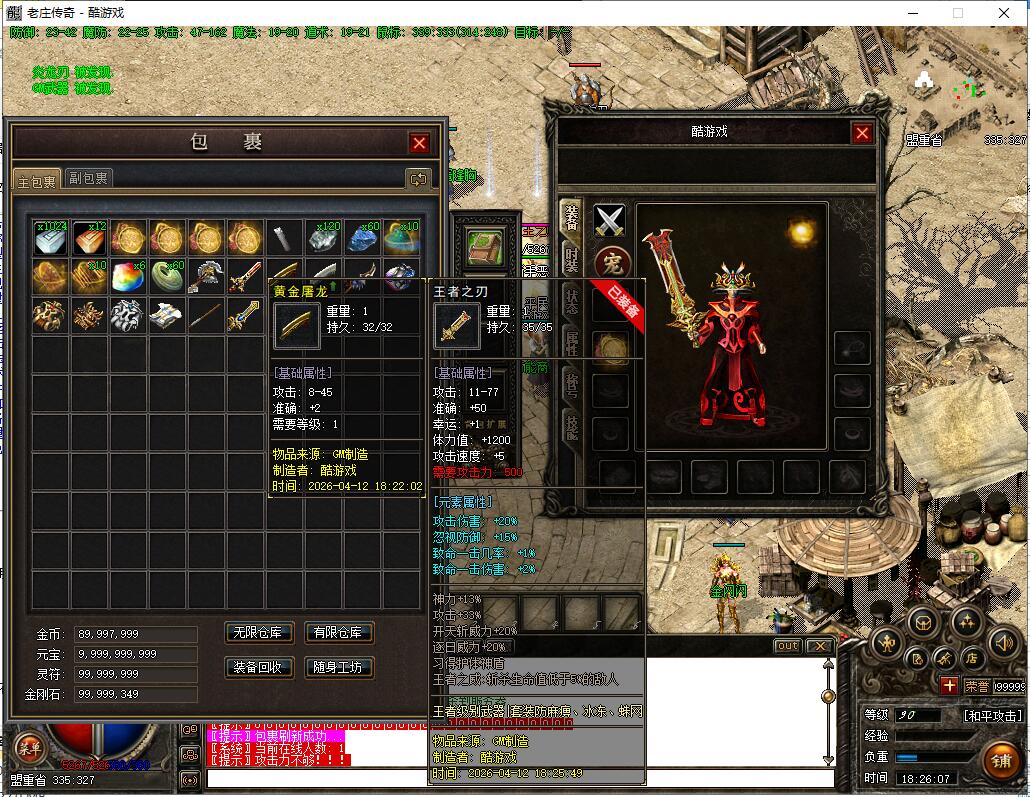Open the 技能 skills tab
The height and width of the screenshot is (797, 1030).
(571, 428)
